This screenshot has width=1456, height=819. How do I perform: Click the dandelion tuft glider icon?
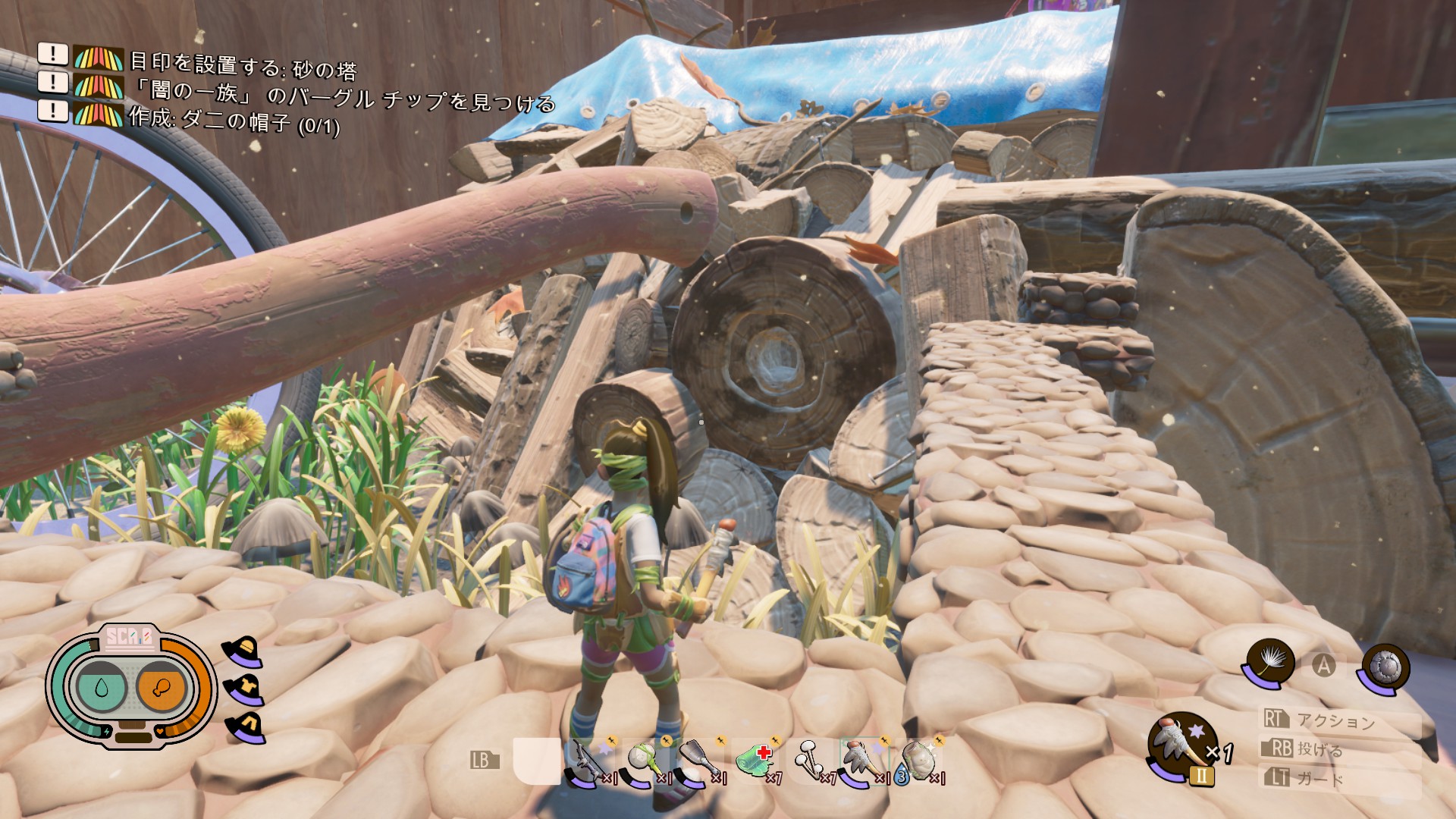point(1269,662)
